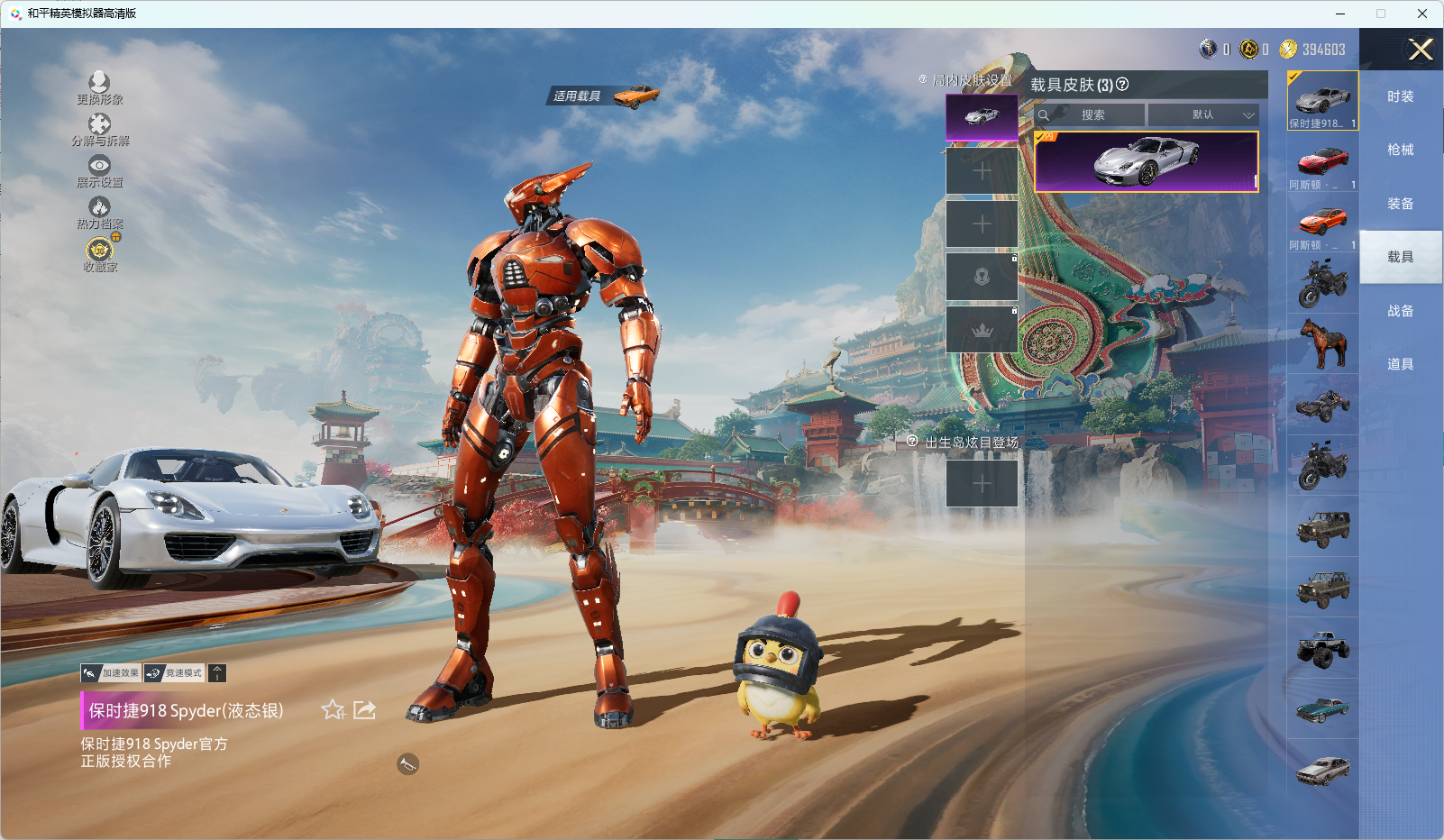Switch to the 战备 tab
The width and height of the screenshot is (1444, 840).
[1400, 311]
